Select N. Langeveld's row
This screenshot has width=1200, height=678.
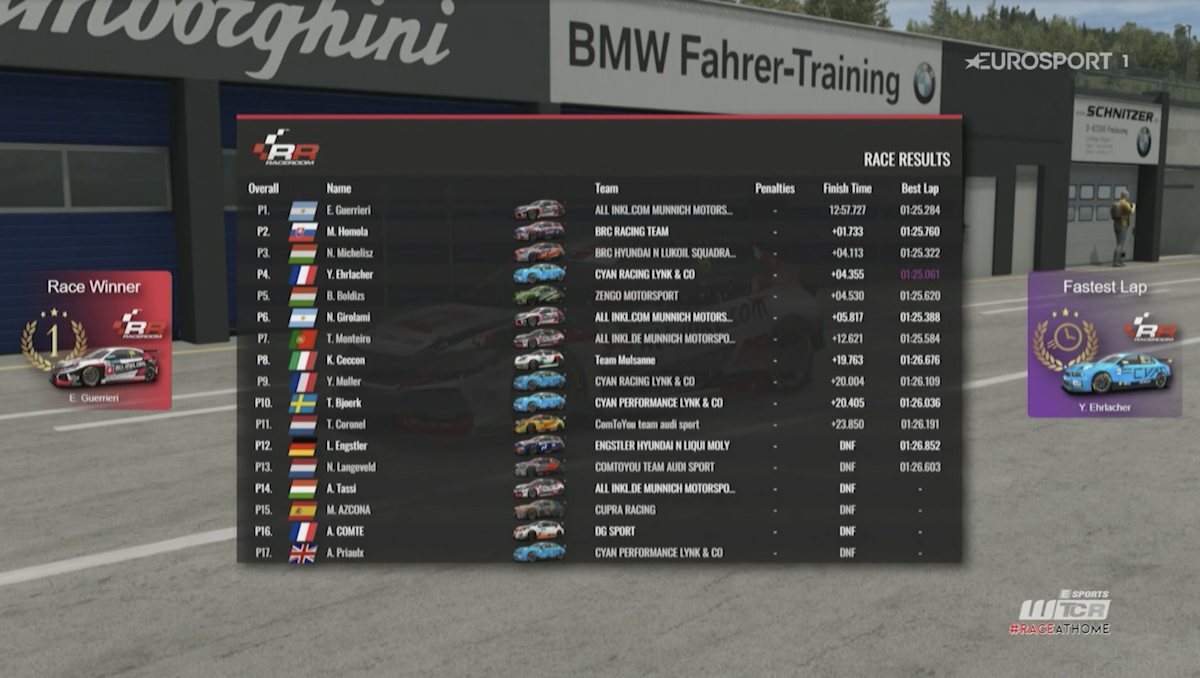[599, 467]
